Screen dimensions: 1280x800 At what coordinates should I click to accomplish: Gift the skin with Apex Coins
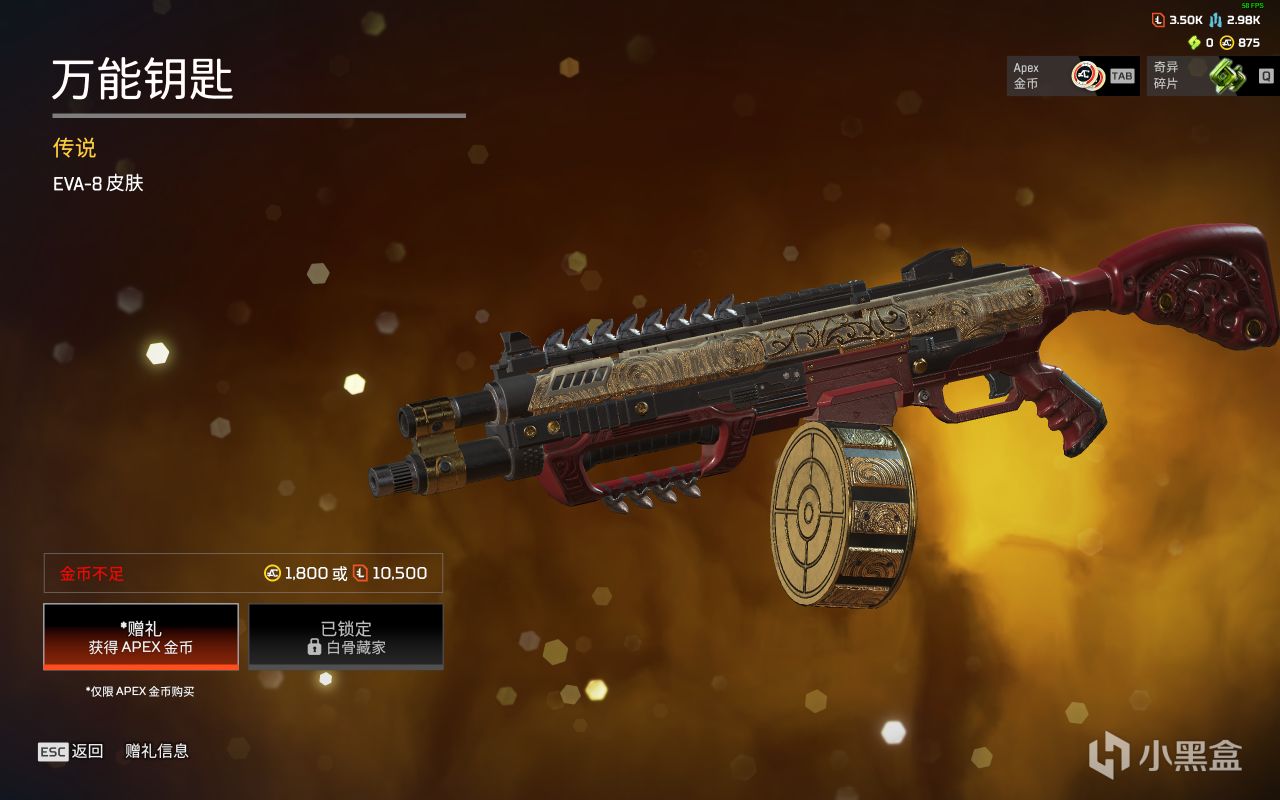tap(141, 637)
